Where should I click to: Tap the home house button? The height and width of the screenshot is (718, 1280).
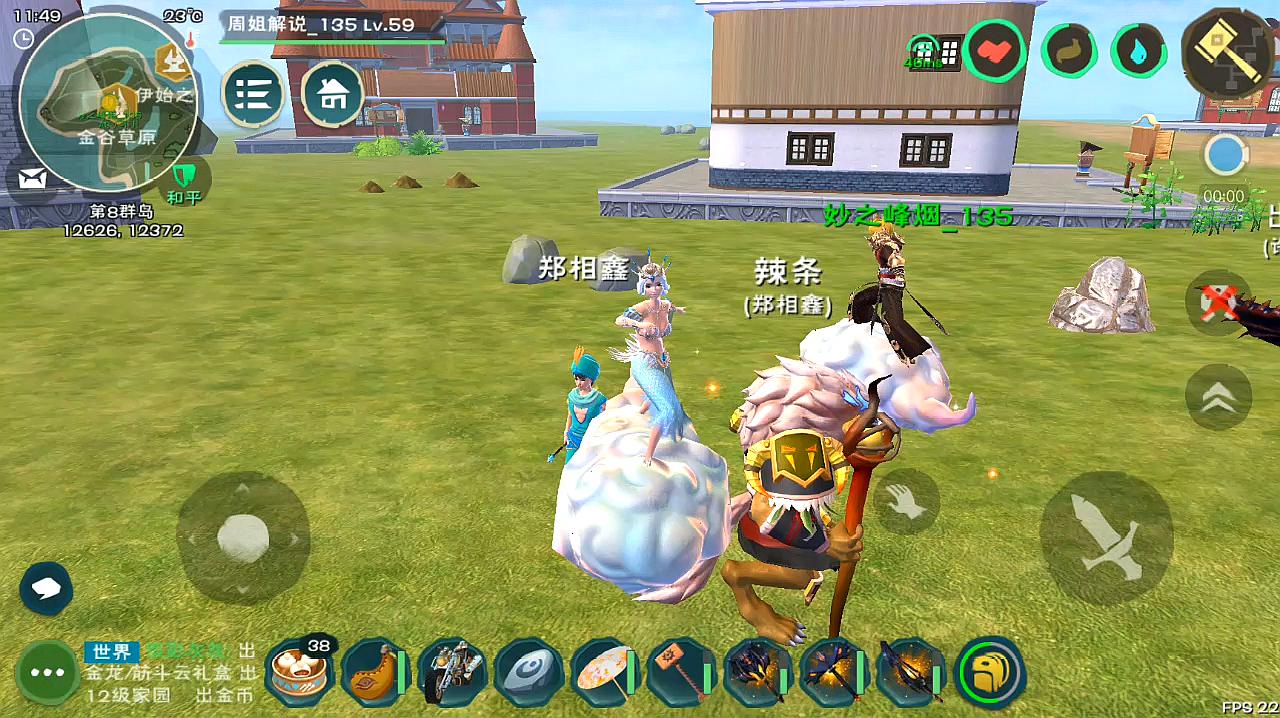[x=332, y=95]
